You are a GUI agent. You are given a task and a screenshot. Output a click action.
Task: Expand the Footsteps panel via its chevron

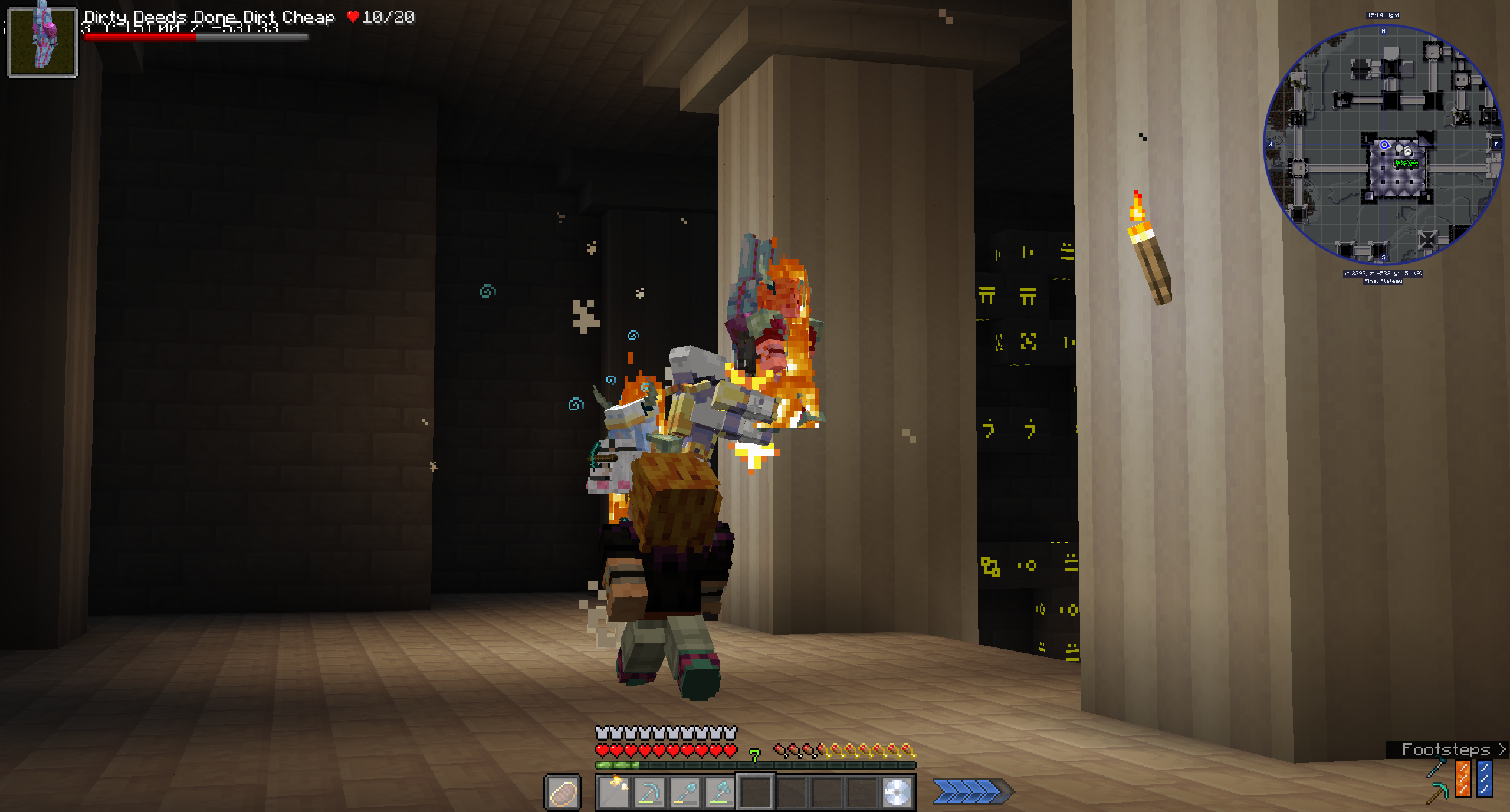[1503, 749]
